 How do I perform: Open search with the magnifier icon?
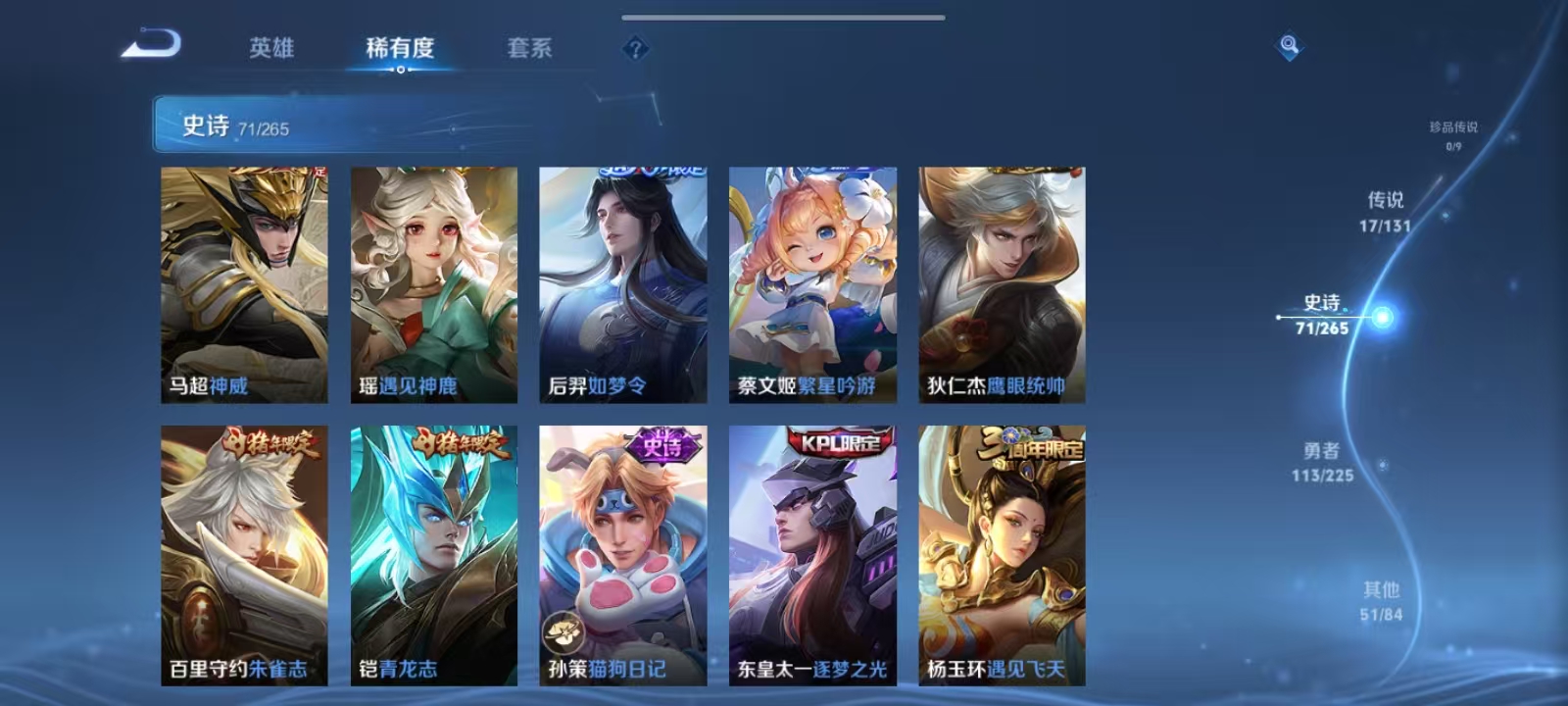(x=1287, y=44)
